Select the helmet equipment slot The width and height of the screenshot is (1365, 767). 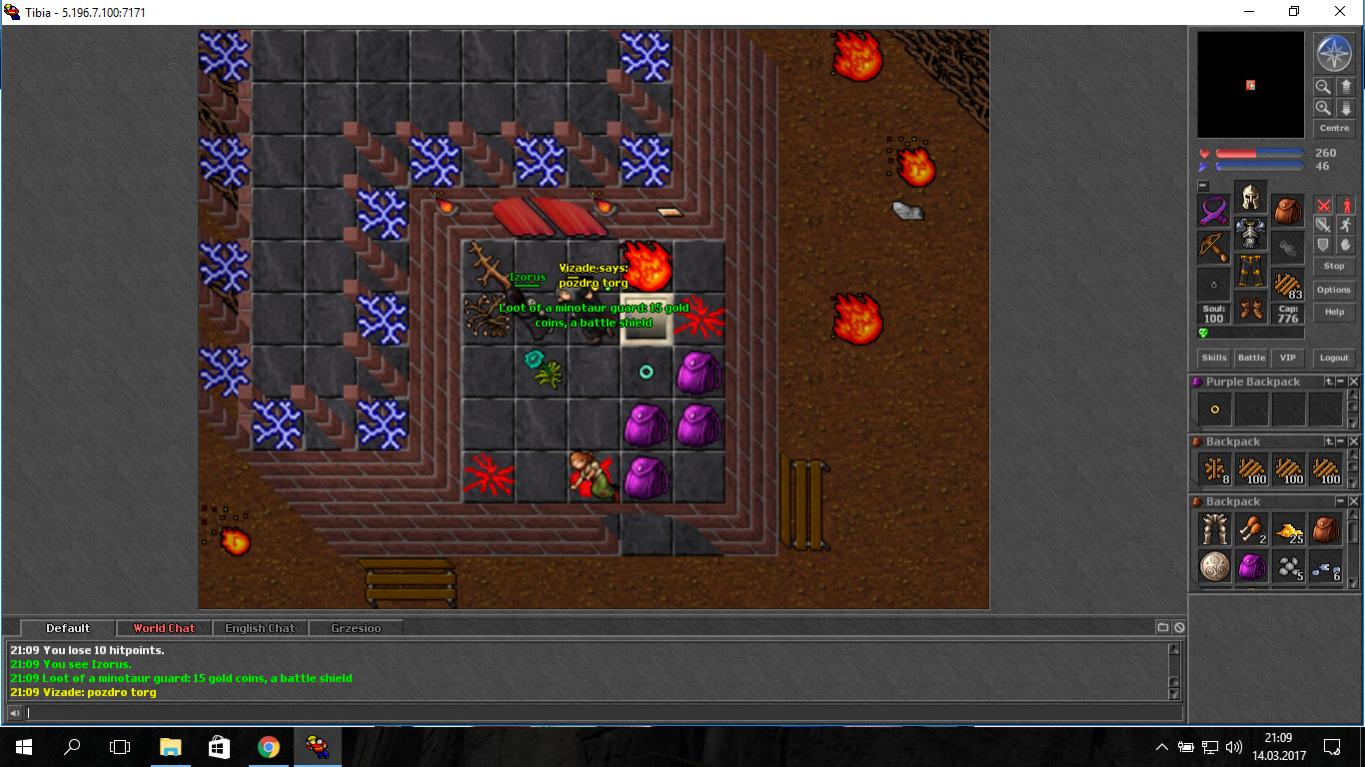tap(1250, 196)
